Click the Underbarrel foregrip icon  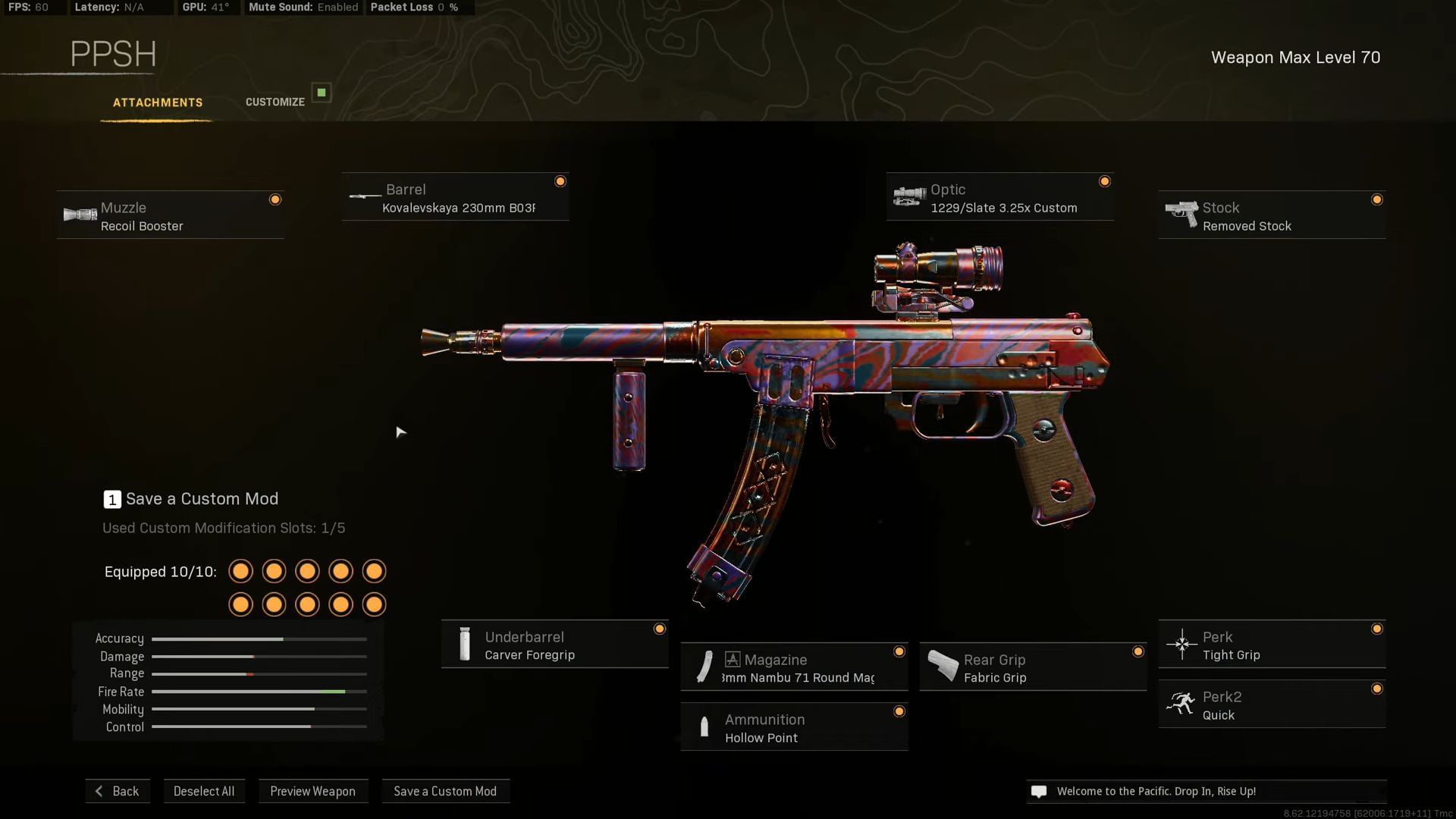(464, 643)
